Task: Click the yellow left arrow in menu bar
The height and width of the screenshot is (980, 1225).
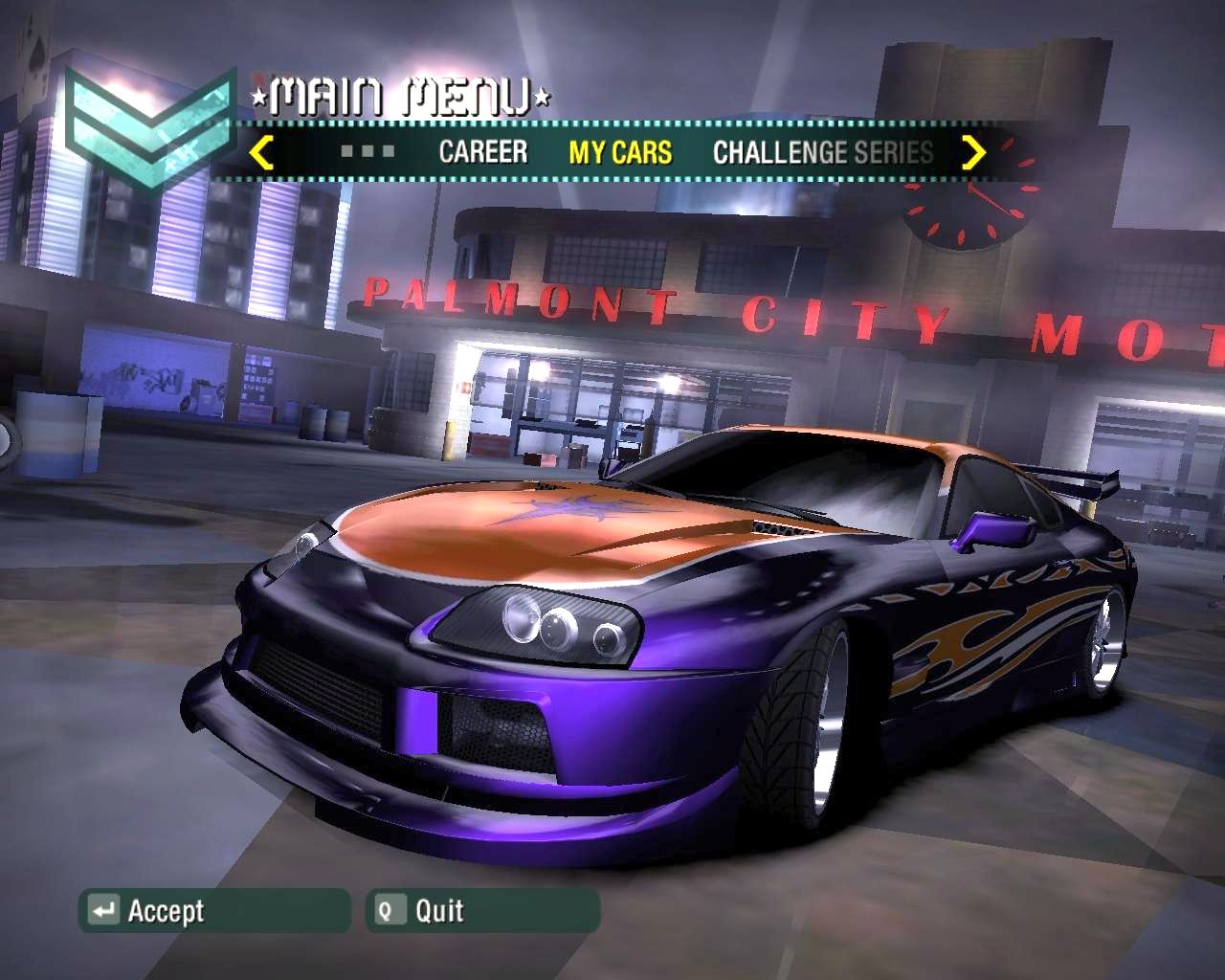Action: click(x=261, y=152)
